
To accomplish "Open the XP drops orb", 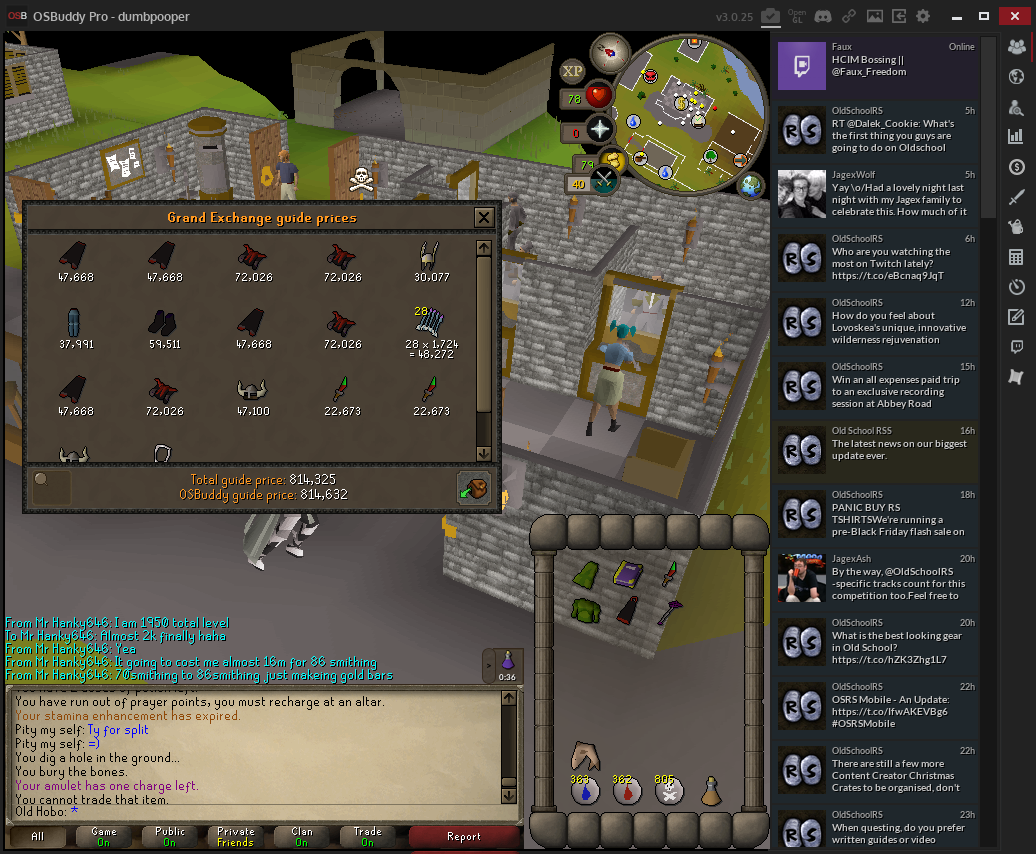I will click(x=572, y=70).
